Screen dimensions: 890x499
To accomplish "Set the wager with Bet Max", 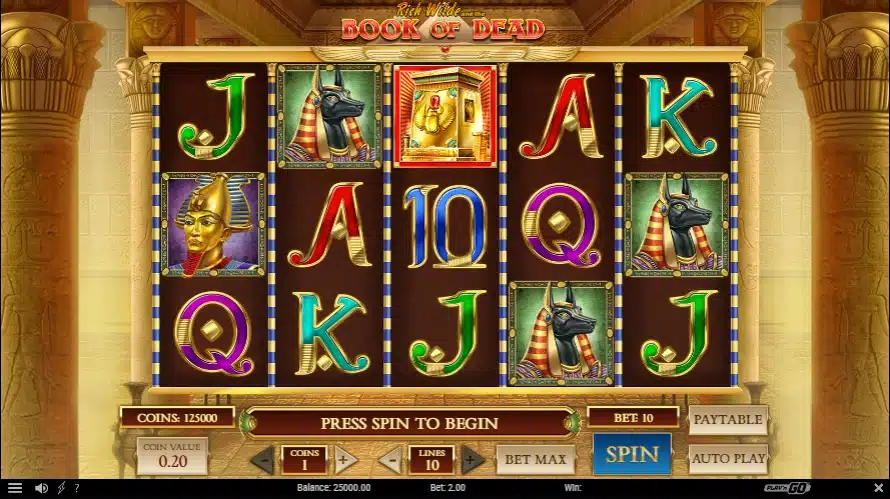I will tap(535, 460).
